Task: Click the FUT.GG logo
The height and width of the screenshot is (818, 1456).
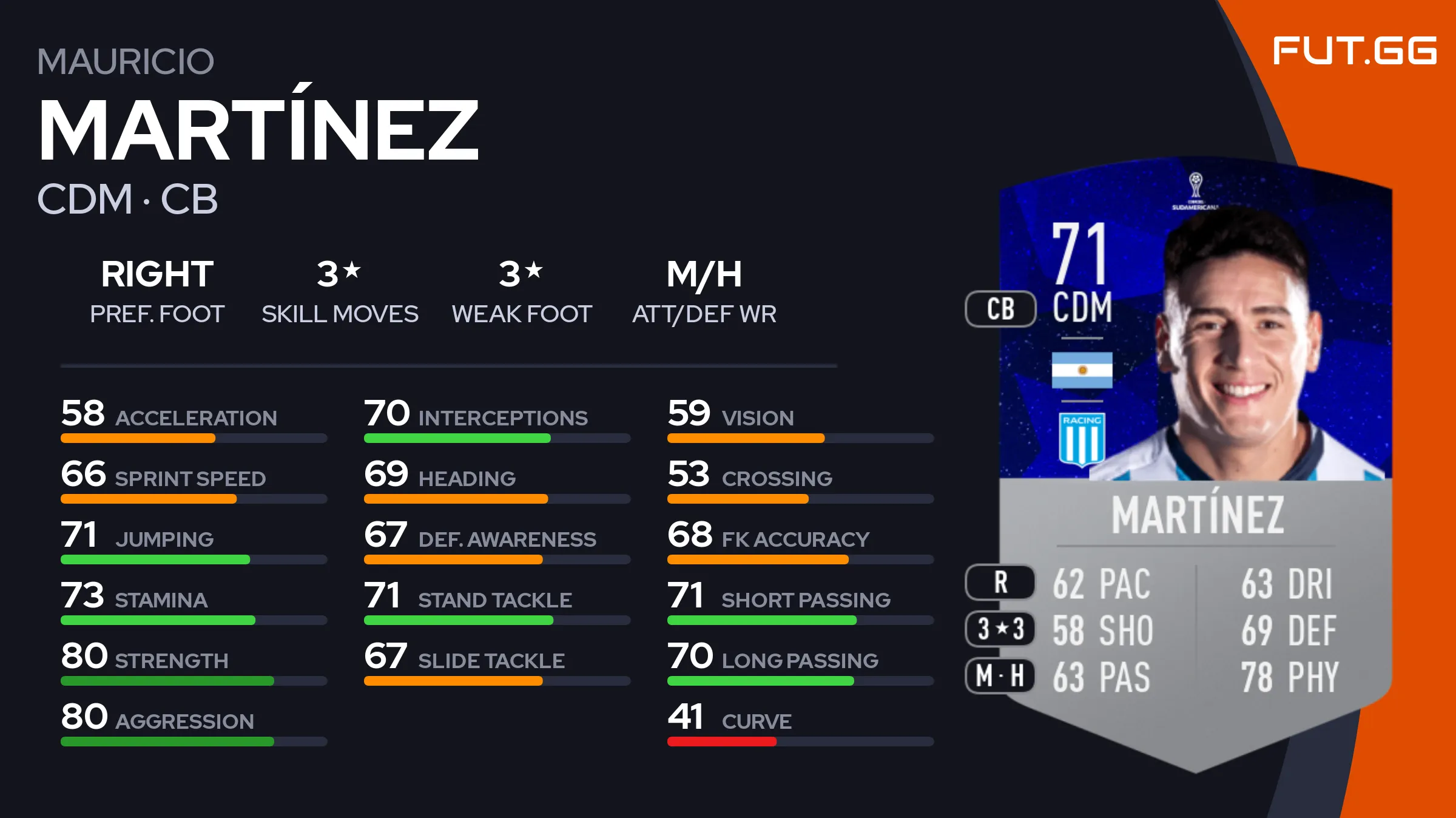Action: (1354, 50)
